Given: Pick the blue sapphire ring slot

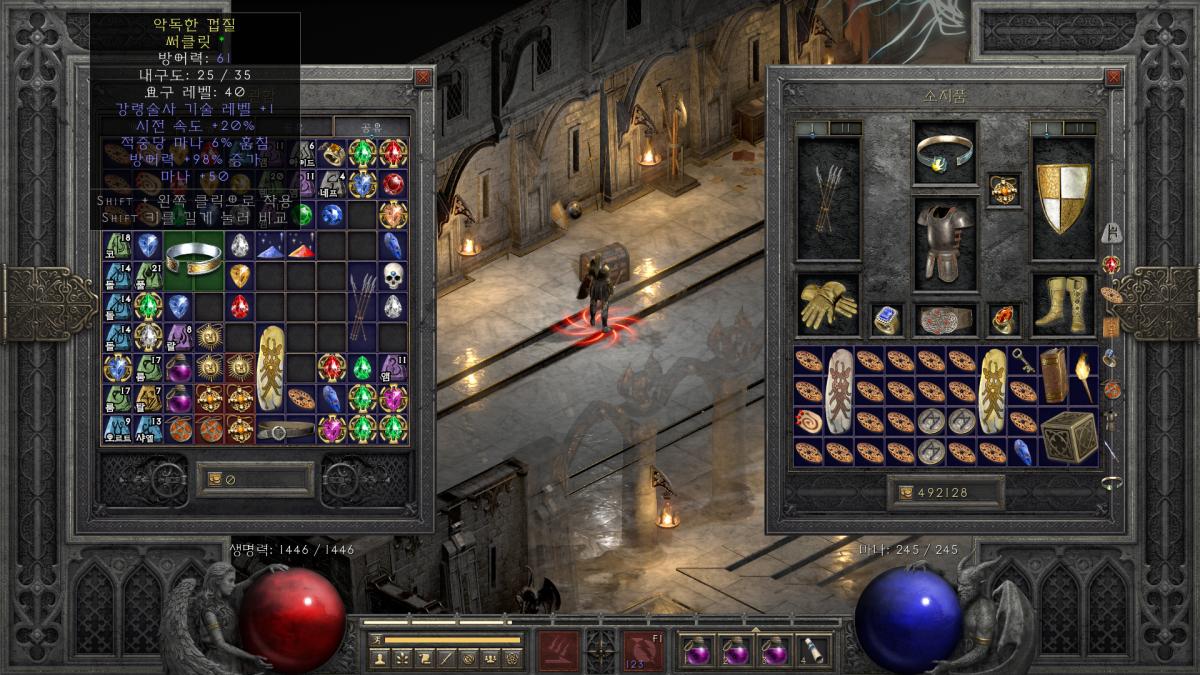Looking at the screenshot, I should coord(886,319).
